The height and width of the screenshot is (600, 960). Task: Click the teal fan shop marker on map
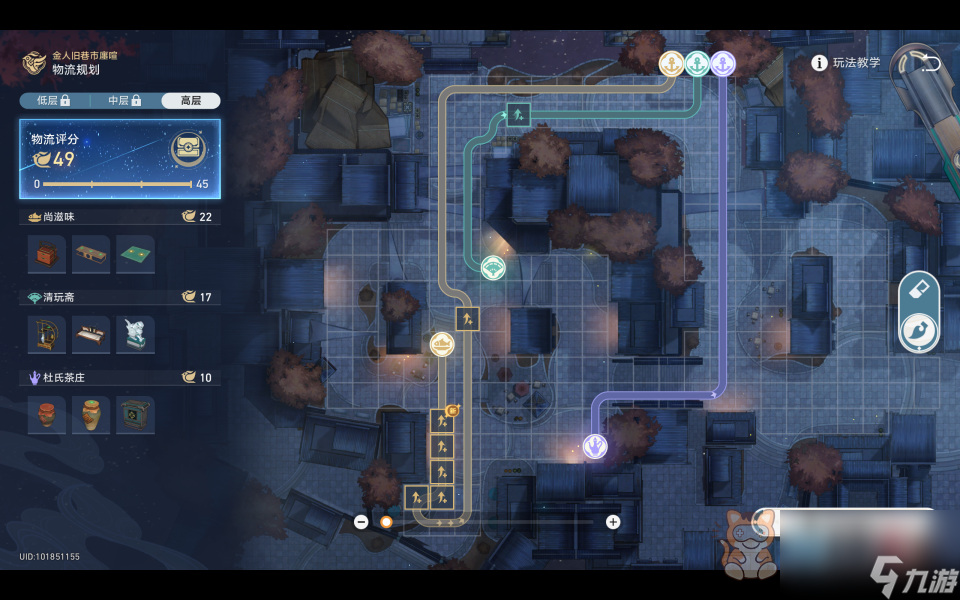(492, 267)
